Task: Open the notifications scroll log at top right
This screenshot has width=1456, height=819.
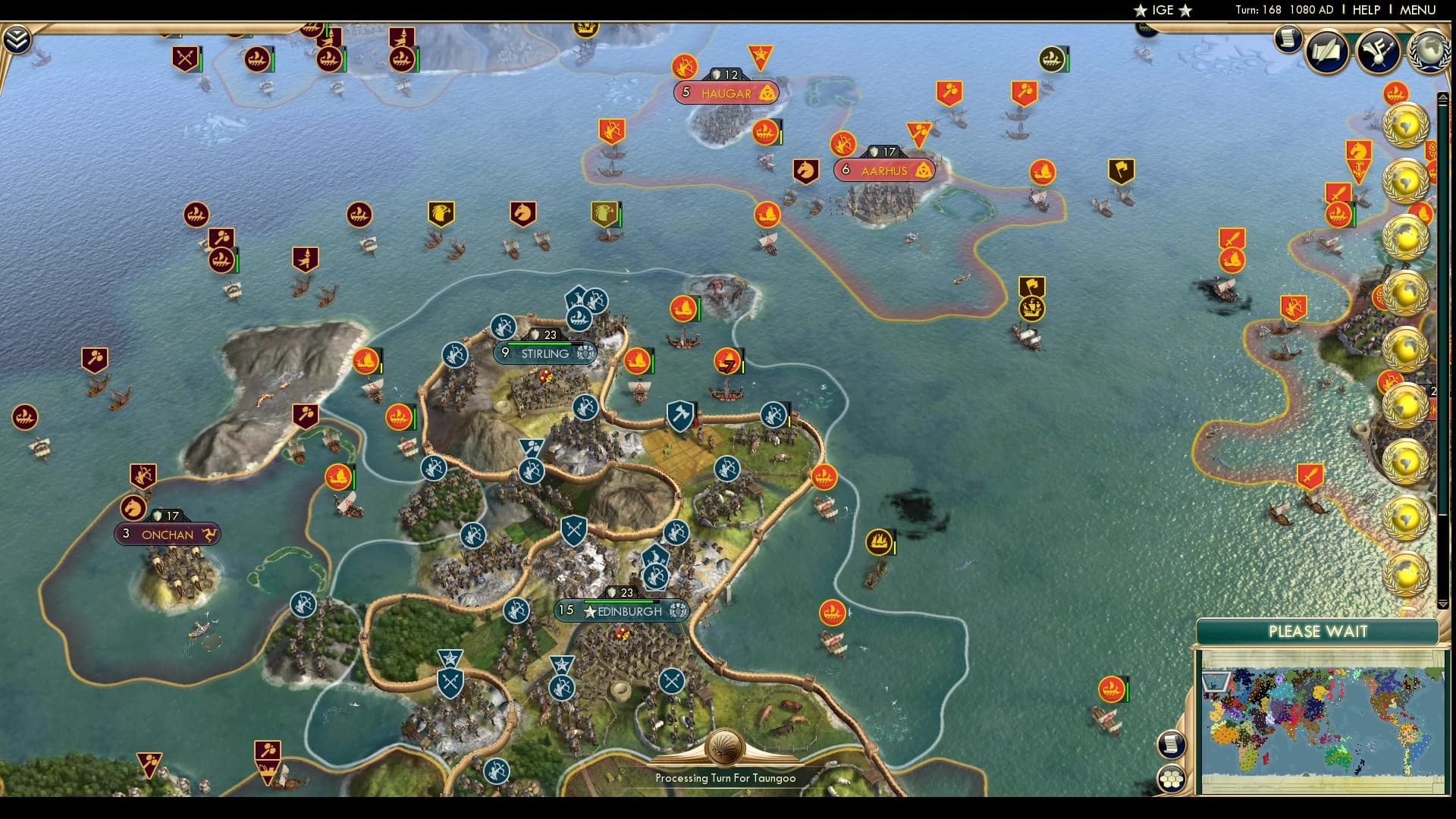Action: coord(1288,38)
